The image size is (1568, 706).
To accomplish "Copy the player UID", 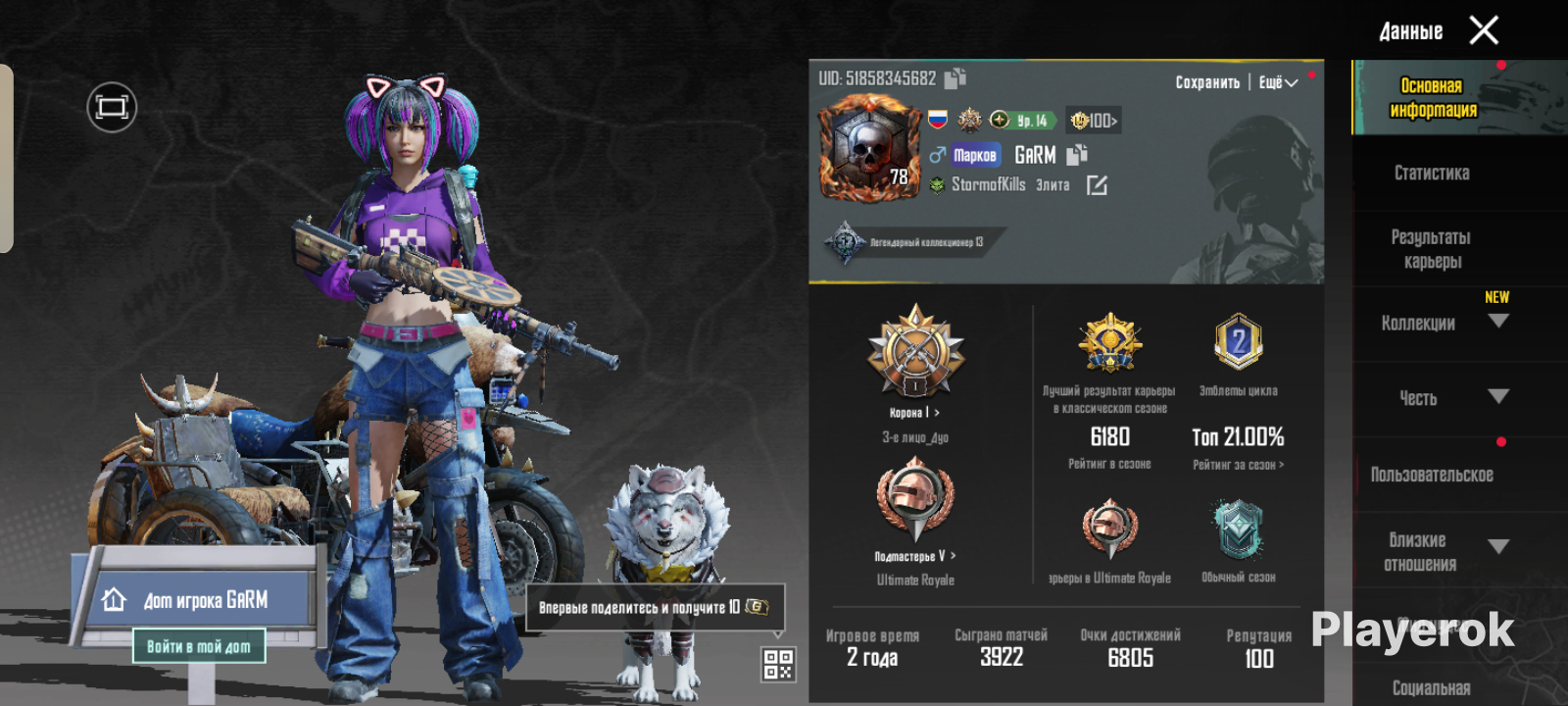I will tap(955, 77).
